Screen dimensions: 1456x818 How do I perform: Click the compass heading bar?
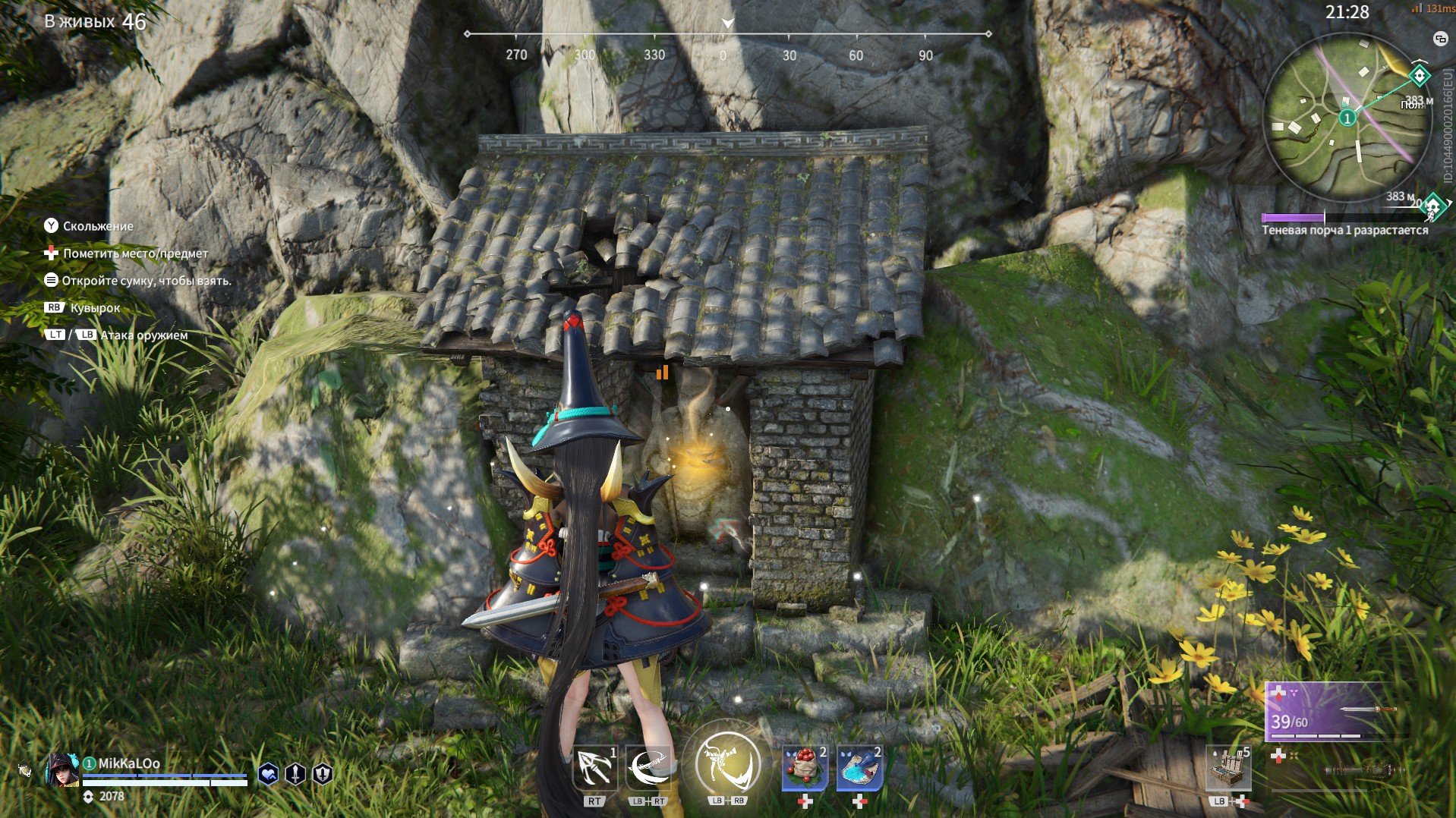click(727, 35)
